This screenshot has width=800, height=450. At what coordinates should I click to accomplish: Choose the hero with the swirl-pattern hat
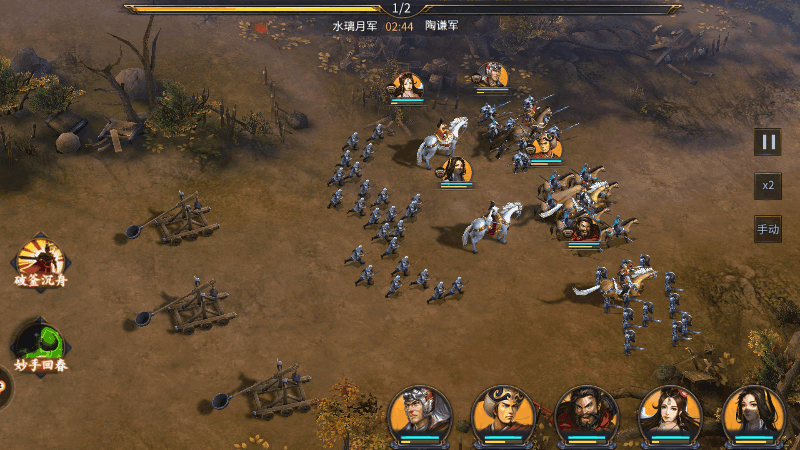(x=503, y=413)
